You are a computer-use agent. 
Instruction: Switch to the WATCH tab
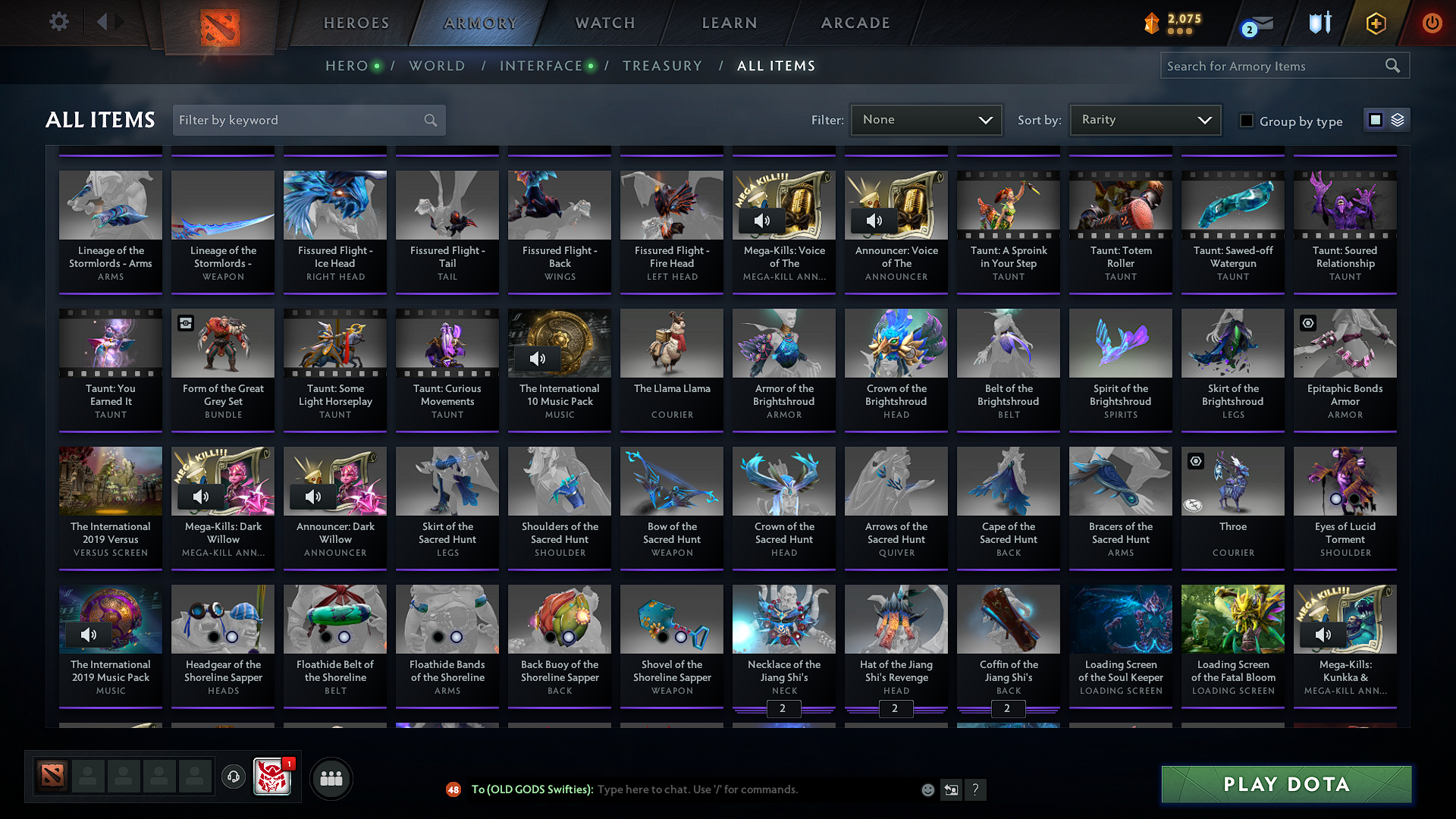pos(604,23)
